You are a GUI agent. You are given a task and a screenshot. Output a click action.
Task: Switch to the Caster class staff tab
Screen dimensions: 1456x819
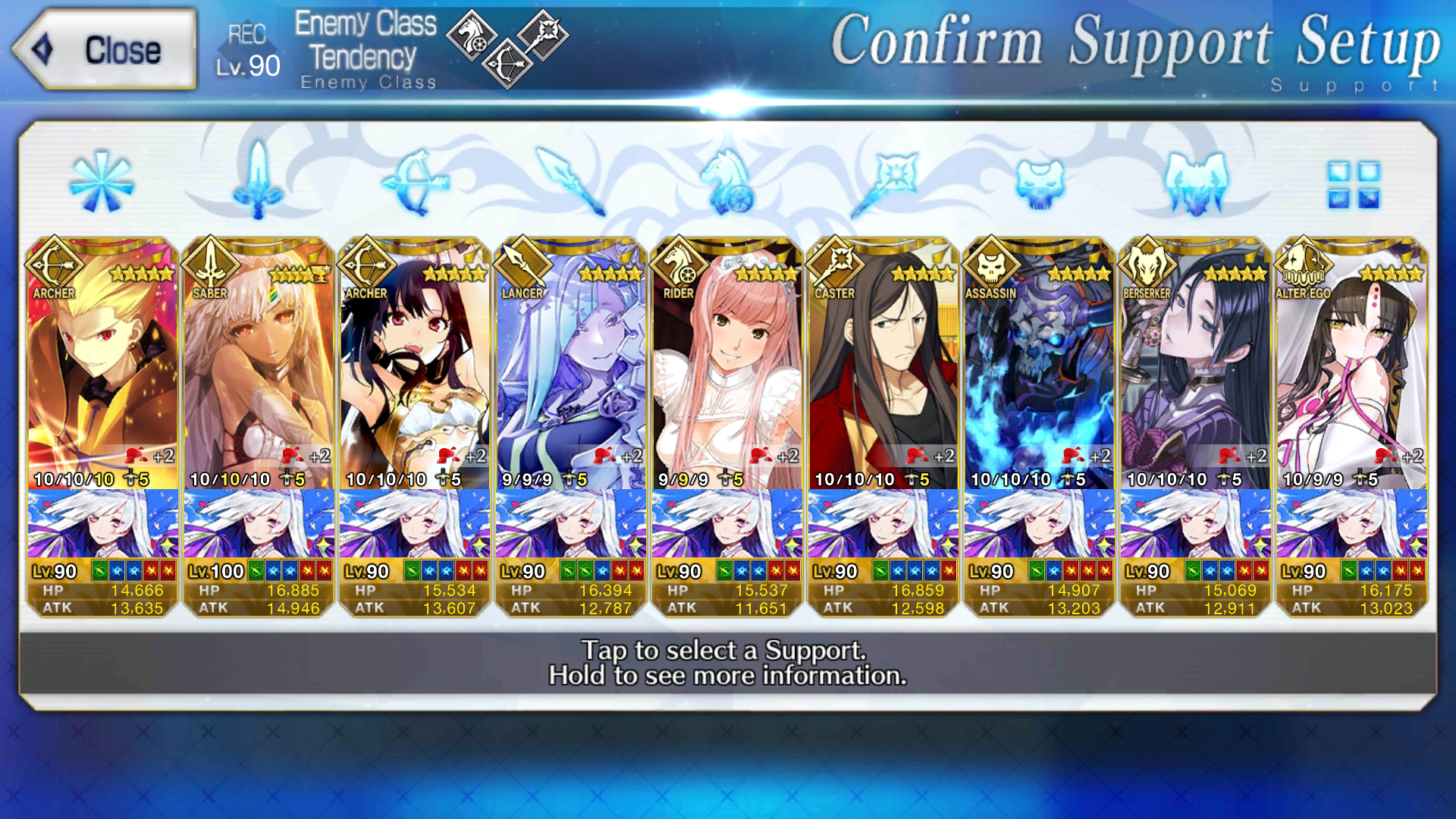pyautogui.click(x=883, y=182)
